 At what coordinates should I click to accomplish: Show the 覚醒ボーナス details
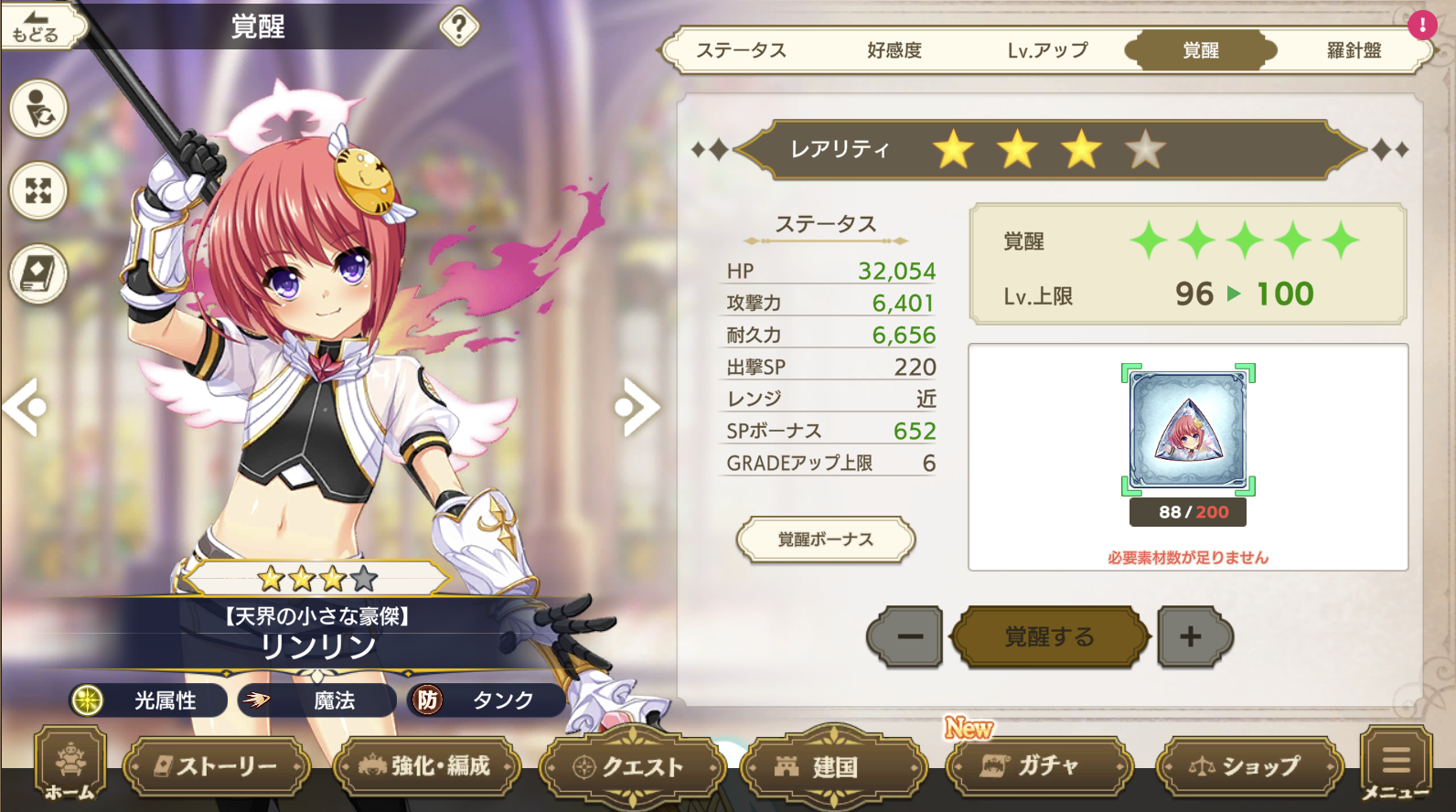point(825,540)
